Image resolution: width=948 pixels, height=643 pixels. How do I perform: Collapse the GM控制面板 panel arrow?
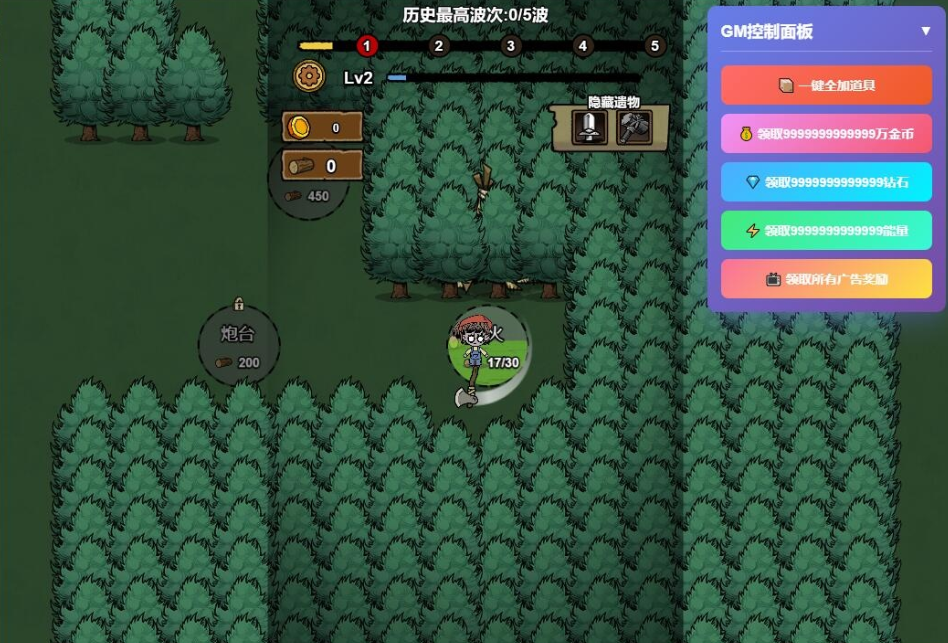[926, 31]
